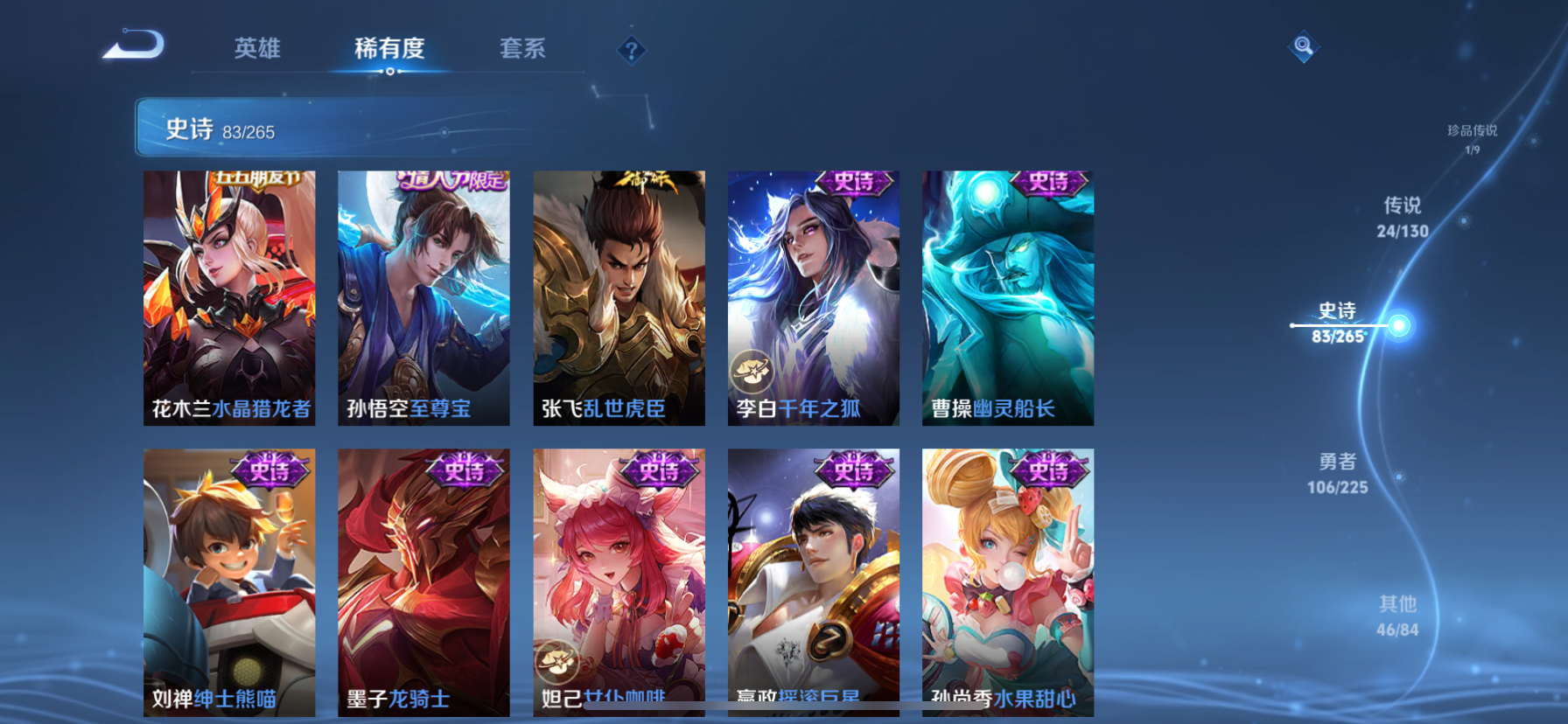Select the 稀有度 tab in the top bar
This screenshot has width=1568, height=724.
[x=390, y=50]
